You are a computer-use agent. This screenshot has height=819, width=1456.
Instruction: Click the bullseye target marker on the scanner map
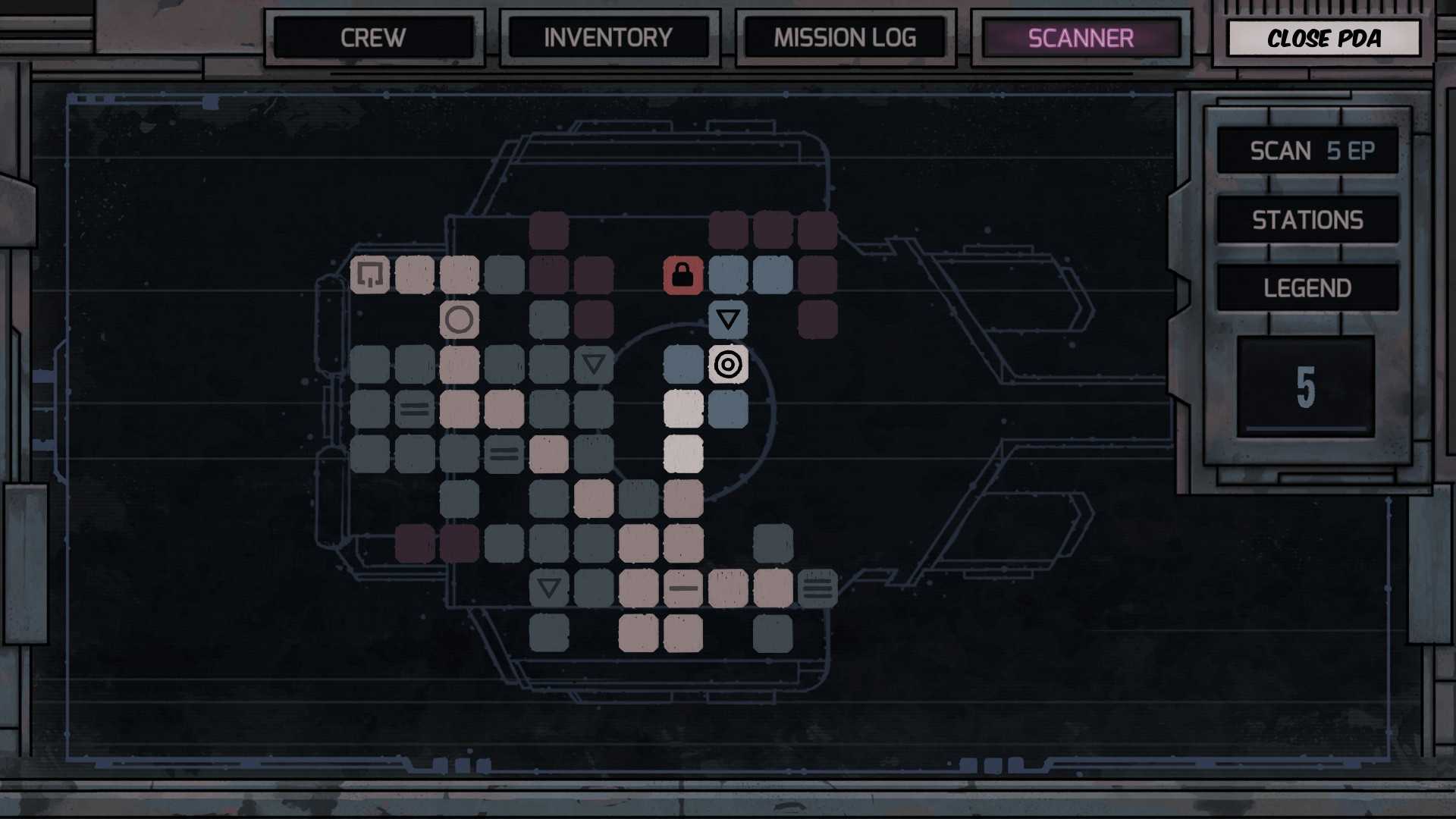[728, 365]
